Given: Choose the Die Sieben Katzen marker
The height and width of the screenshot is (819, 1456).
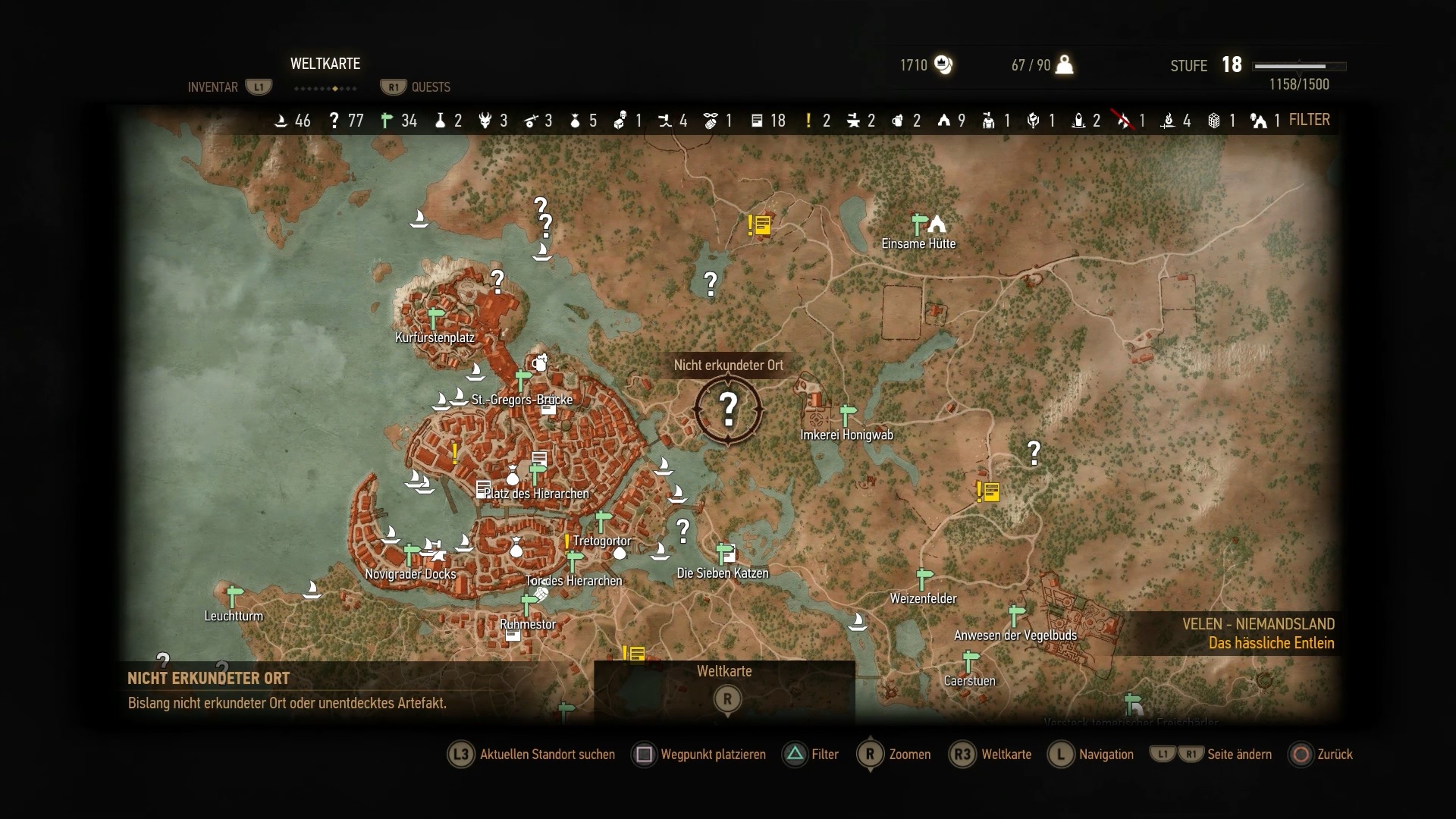Looking at the screenshot, I should [726, 553].
